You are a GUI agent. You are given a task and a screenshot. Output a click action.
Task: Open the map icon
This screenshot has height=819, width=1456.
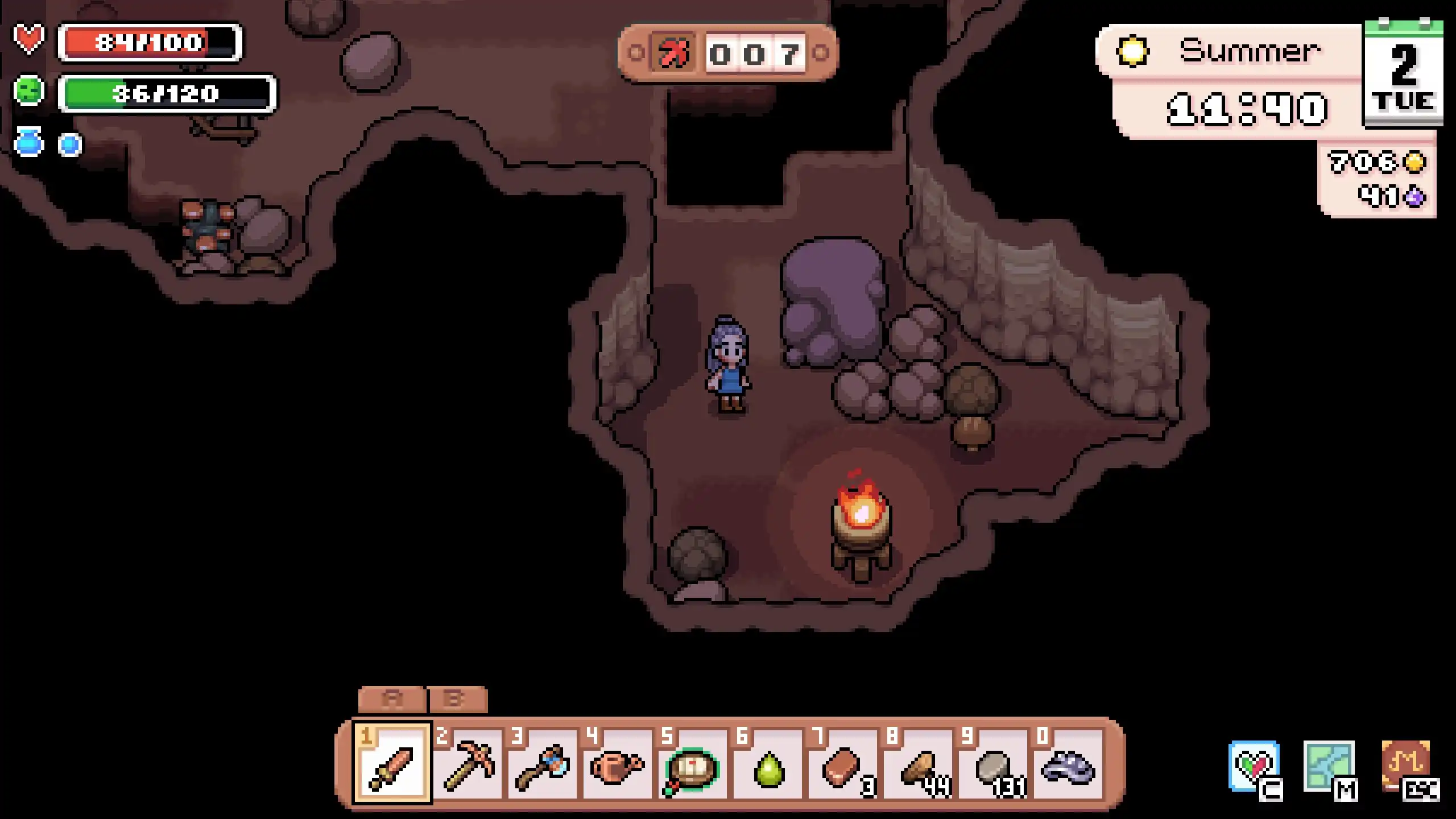pyautogui.click(x=1329, y=767)
